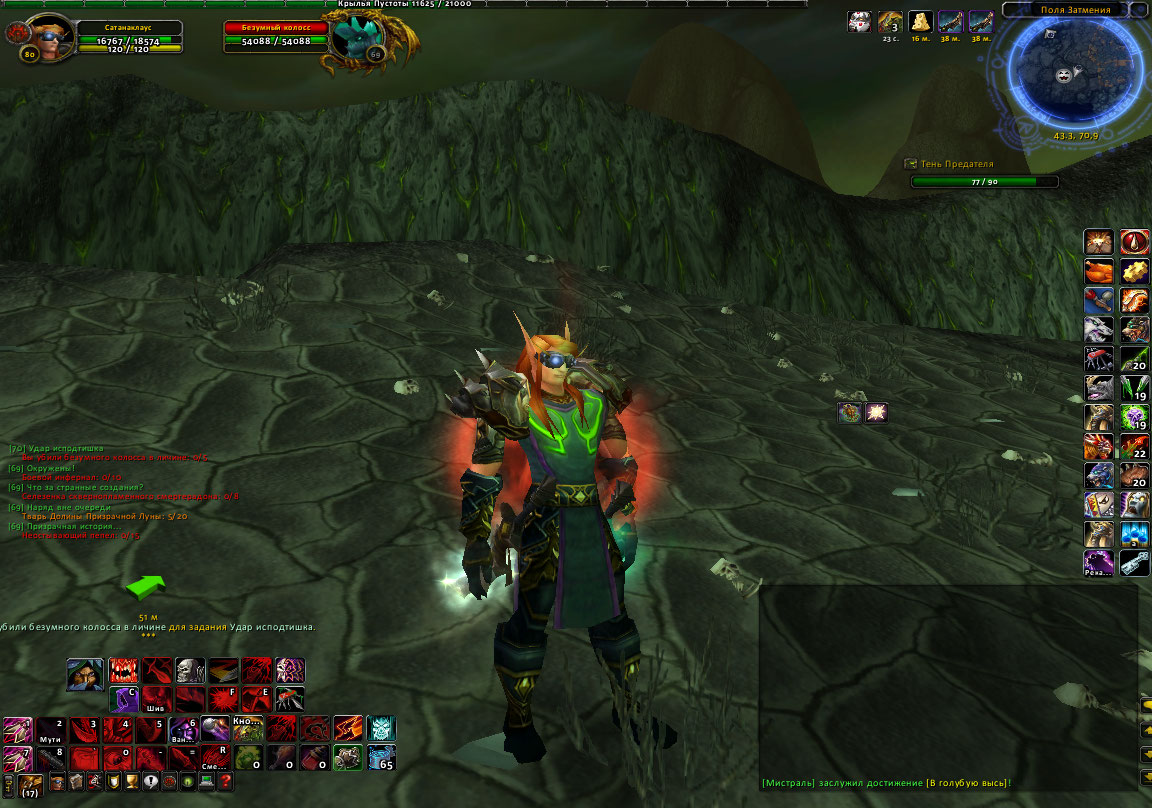Viewport: 1152px width, 808px height.
Task: Use the silver skeleton key item
Action: [x=1134, y=563]
